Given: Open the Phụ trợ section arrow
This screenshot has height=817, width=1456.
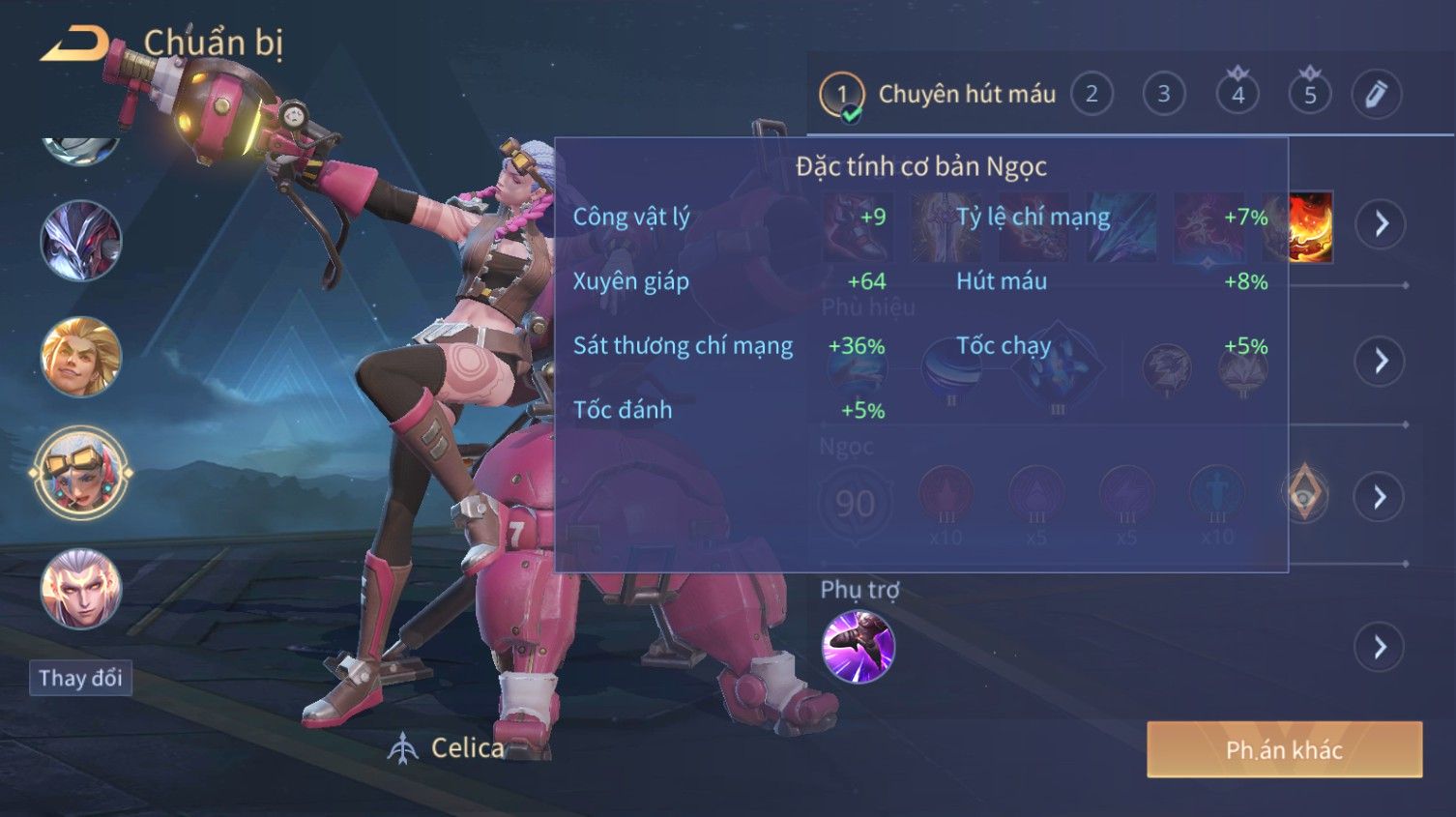Looking at the screenshot, I should click(1380, 647).
